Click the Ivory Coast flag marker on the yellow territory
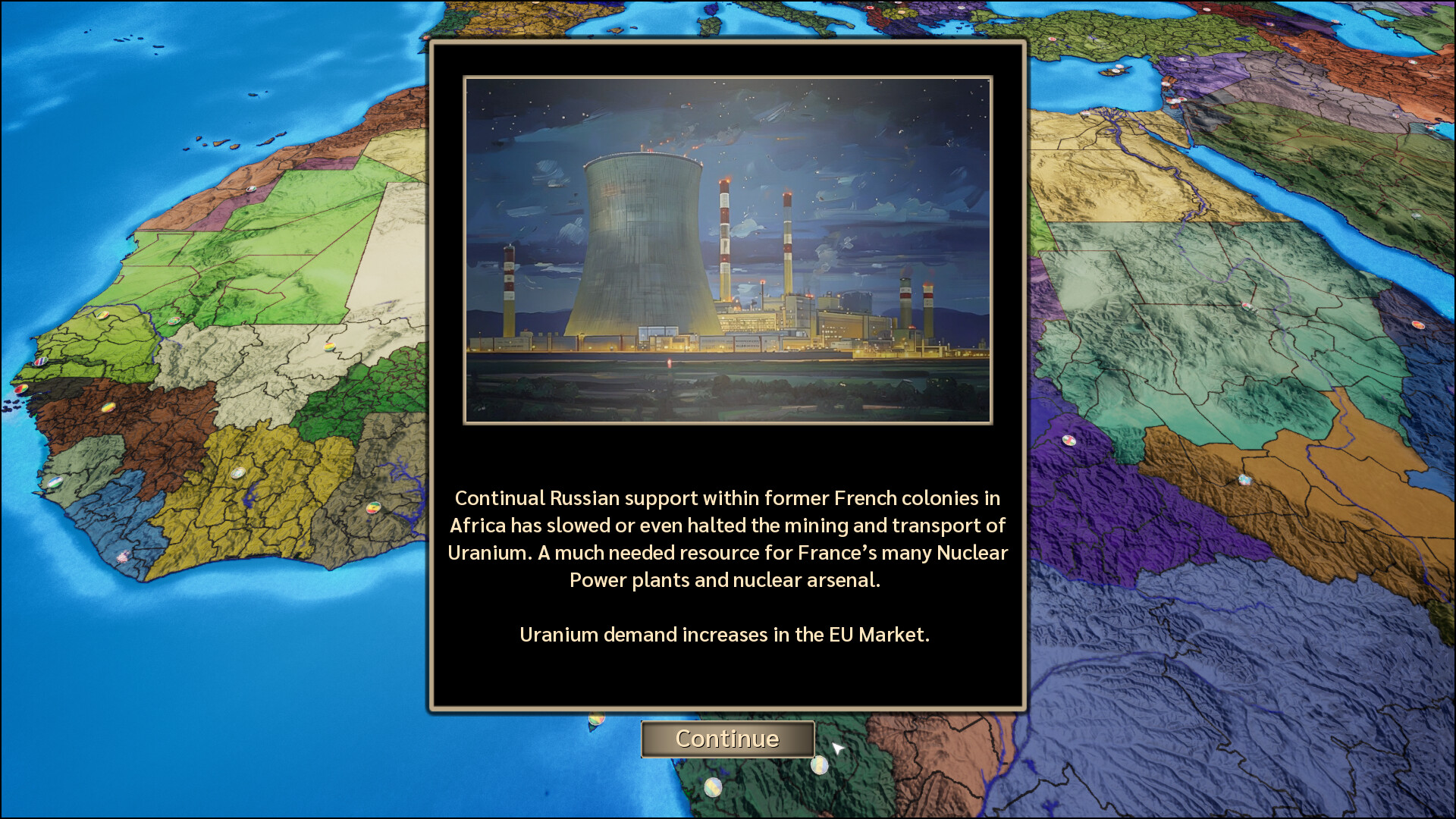Image resolution: width=1456 pixels, height=819 pixels. pos(237,473)
